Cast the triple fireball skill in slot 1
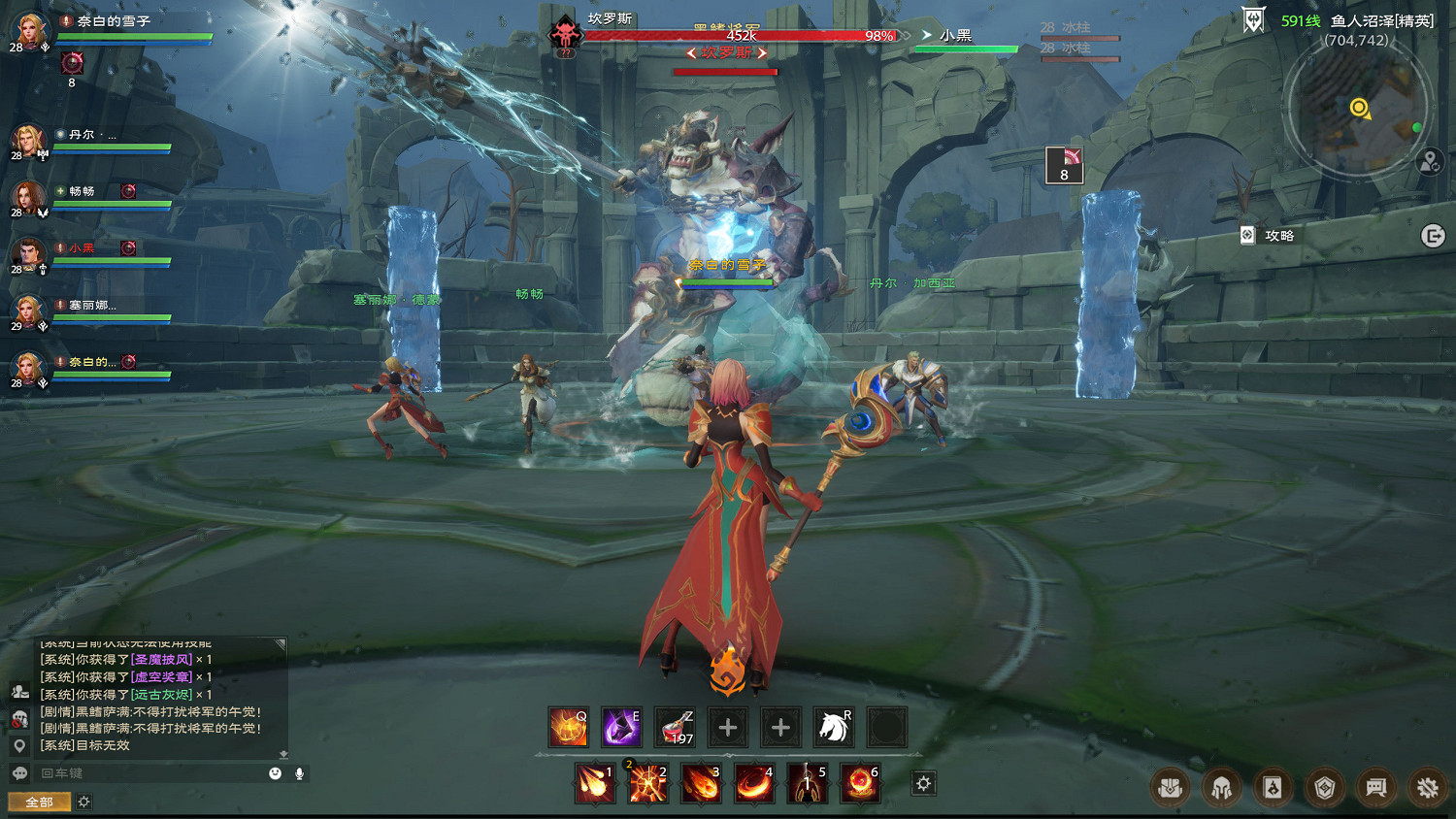The width and height of the screenshot is (1456, 819). click(x=594, y=783)
